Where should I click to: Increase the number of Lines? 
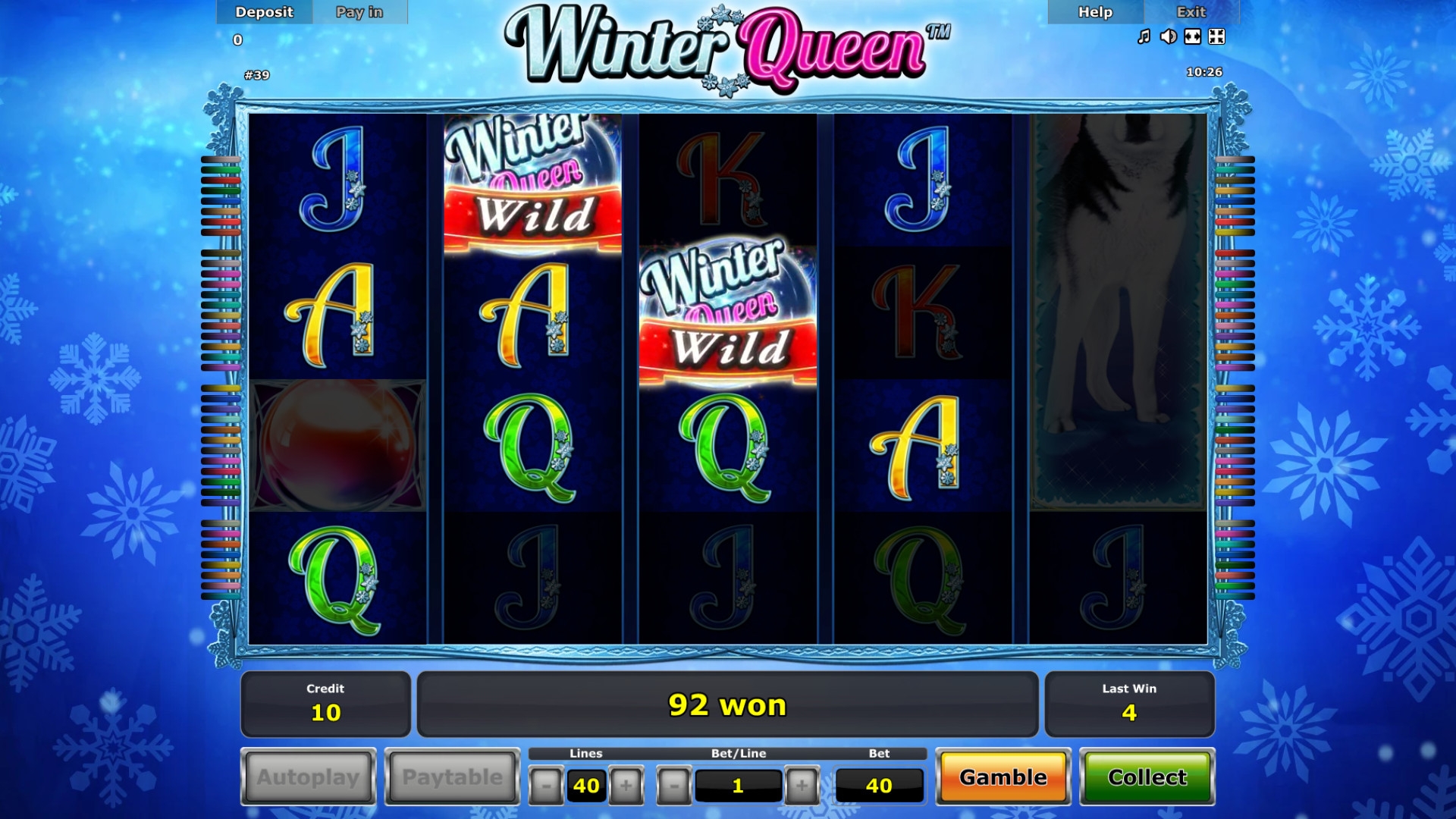626,786
